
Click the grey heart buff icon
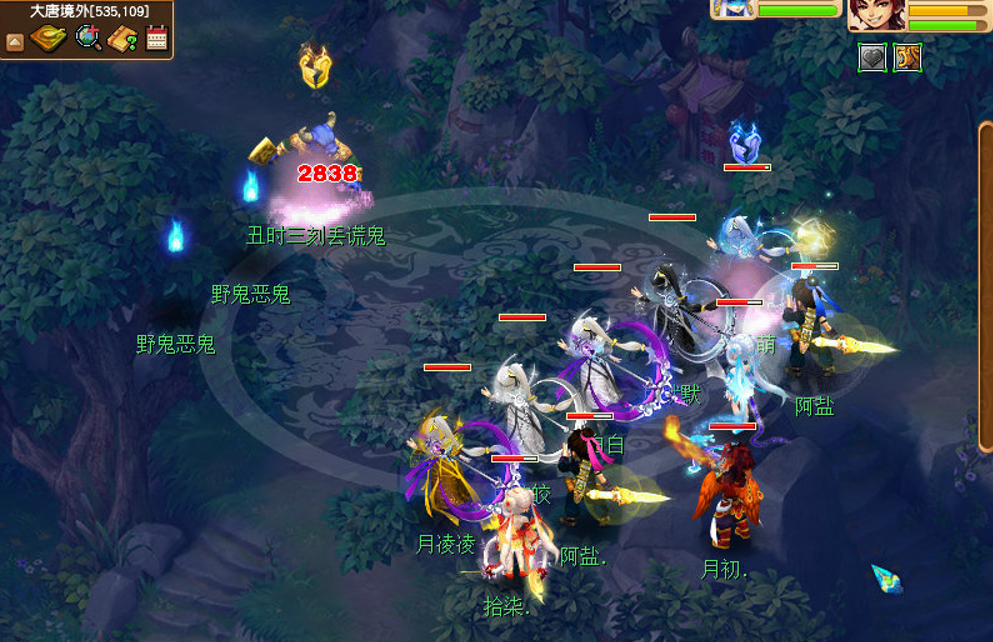(873, 57)
